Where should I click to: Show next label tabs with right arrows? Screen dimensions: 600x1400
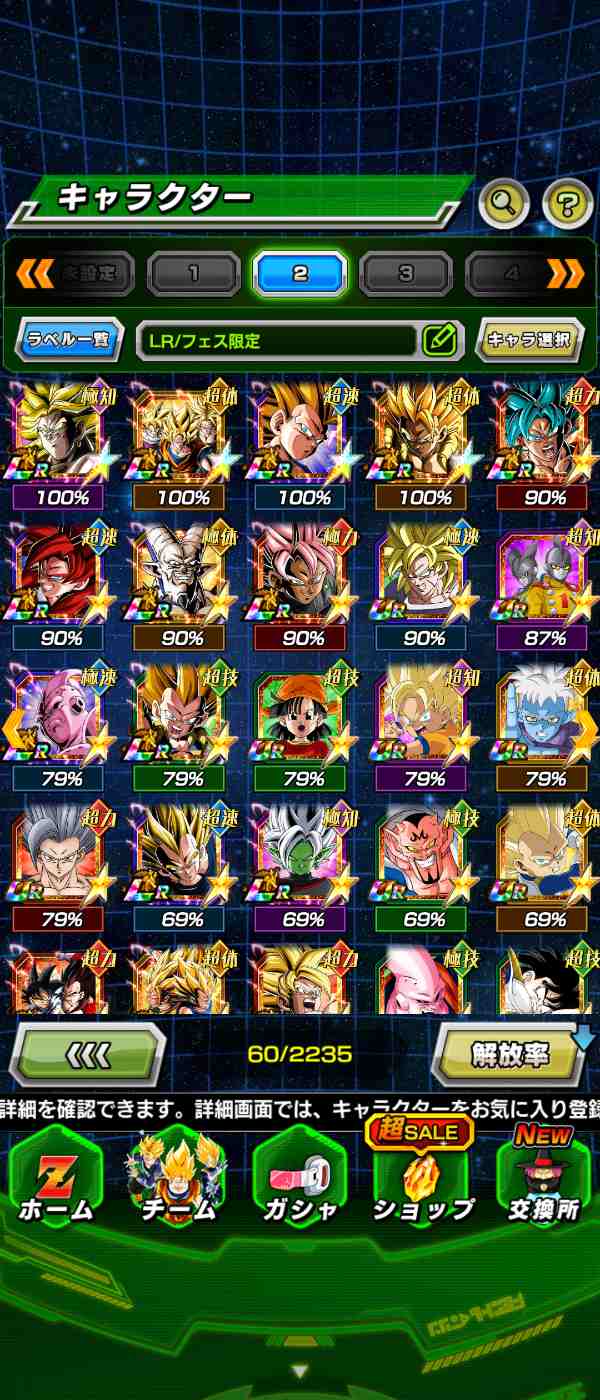[x=565, y=273]
